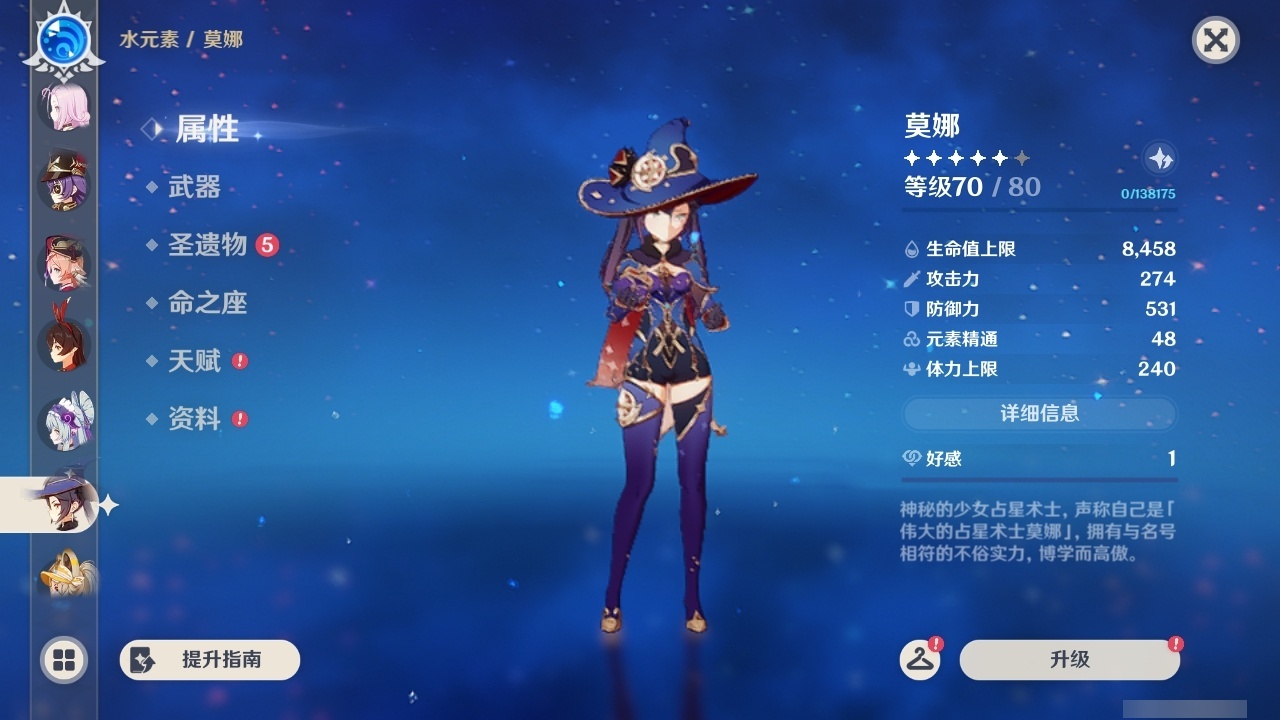Click the 详细信息 detailed info button
Image resolution: width=1280 pixels, height=720 pixels.
(1039, 414)
